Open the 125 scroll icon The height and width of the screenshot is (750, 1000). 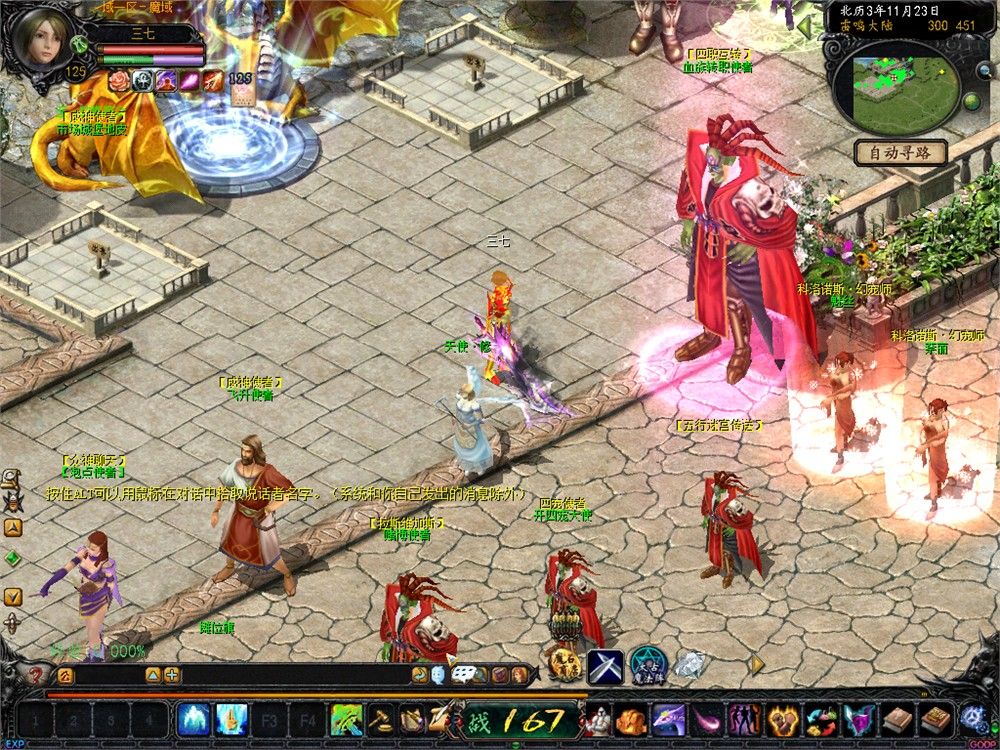[241, 91]
